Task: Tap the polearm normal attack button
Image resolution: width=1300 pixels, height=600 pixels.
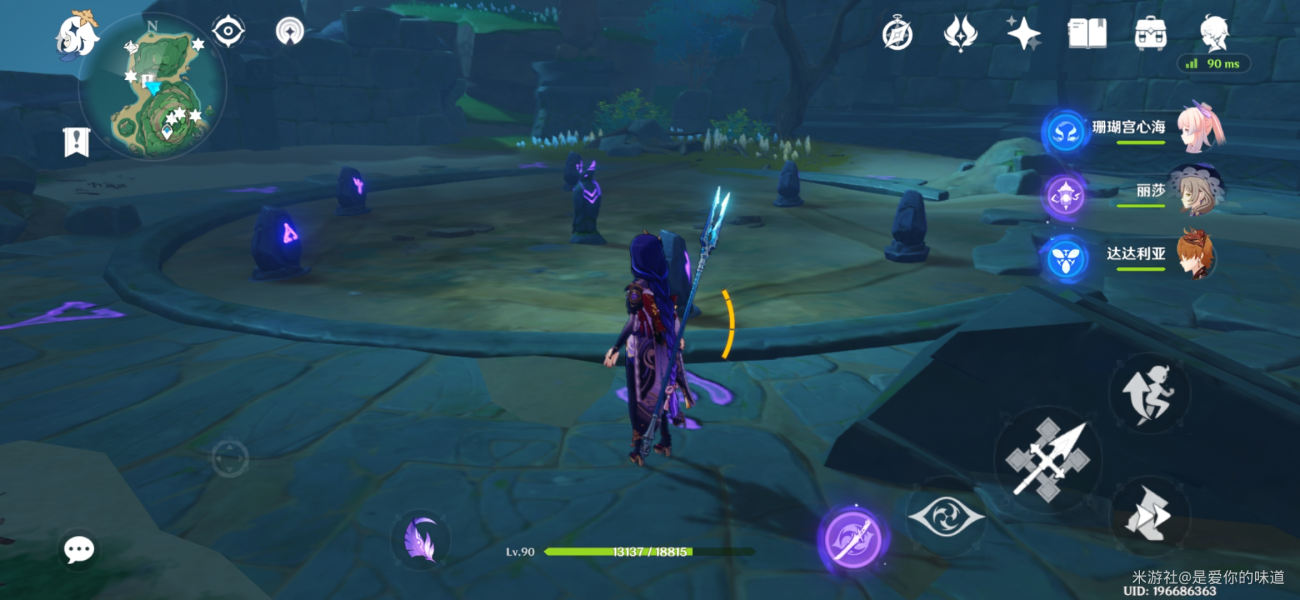Action: (1047, 460)
